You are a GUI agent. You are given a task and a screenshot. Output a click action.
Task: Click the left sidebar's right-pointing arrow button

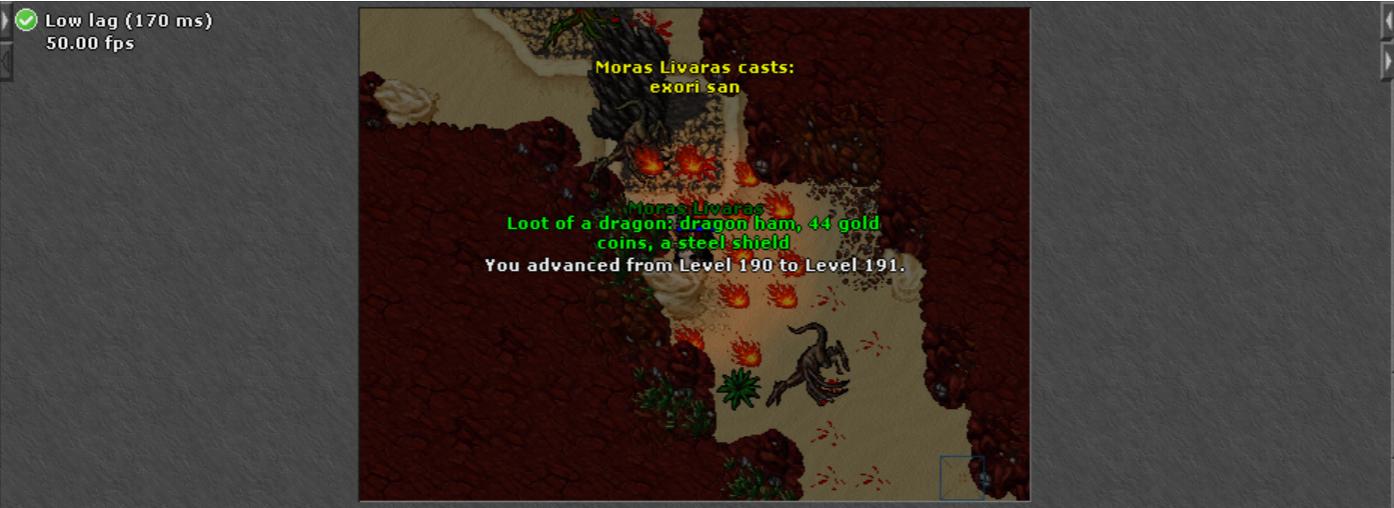pyautogui.click(x=5, y=20)
